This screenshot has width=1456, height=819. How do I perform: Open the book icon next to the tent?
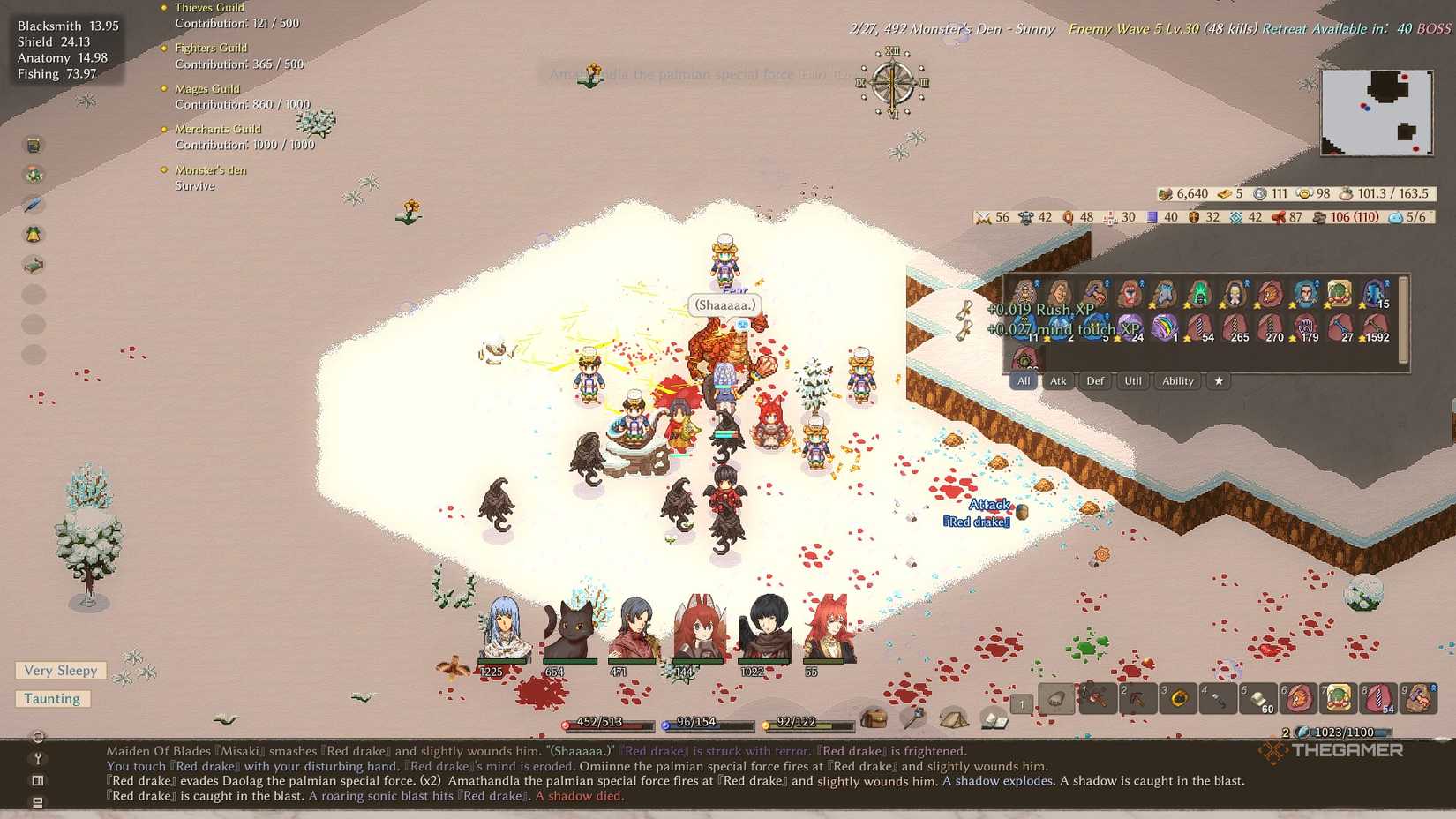point(995,721)
